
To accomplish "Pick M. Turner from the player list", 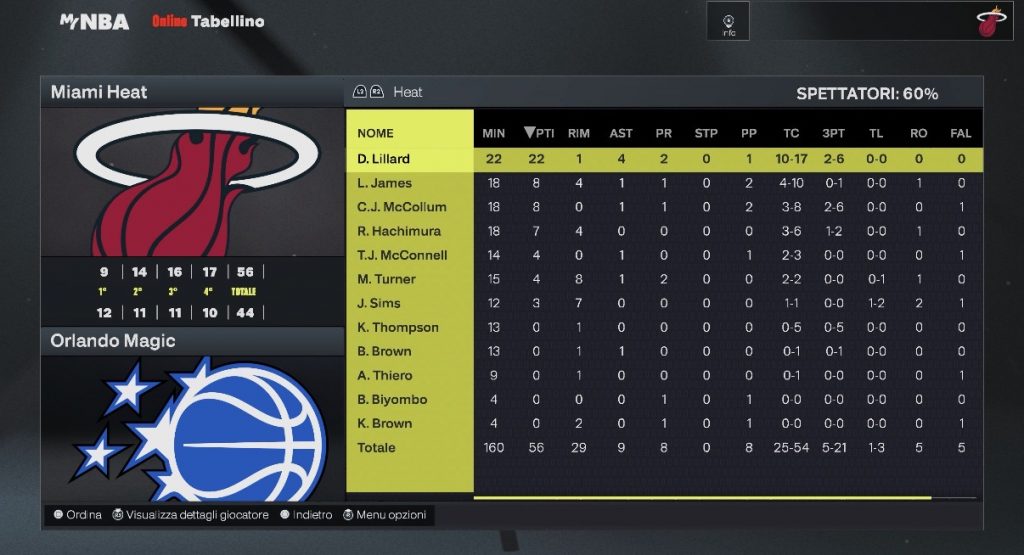I will (x=386, y=279).
